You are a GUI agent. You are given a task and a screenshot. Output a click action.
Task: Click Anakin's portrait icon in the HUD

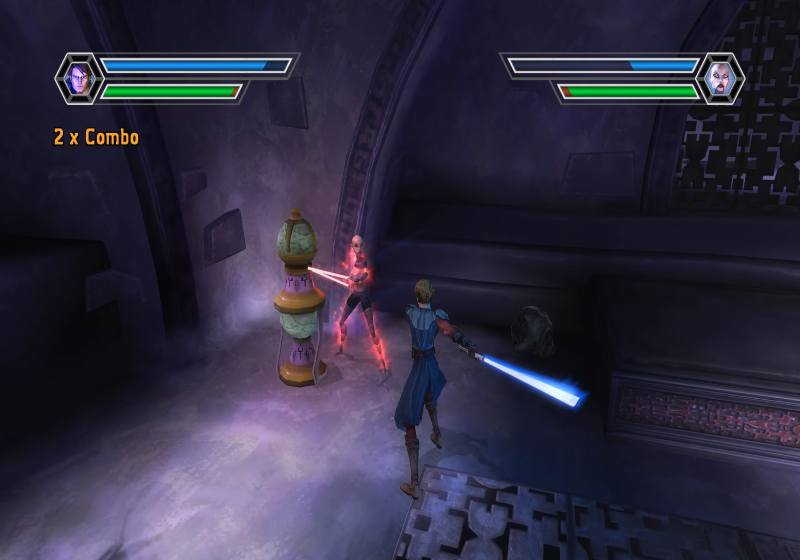coord(79,78)
